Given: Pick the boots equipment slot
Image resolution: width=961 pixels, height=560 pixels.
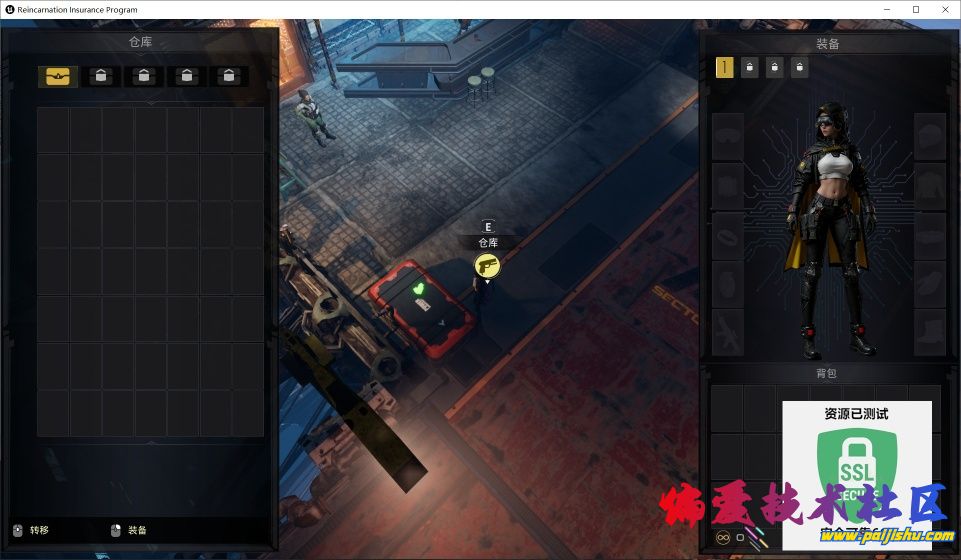Looking at the screenshot, I should click(930, 333).
